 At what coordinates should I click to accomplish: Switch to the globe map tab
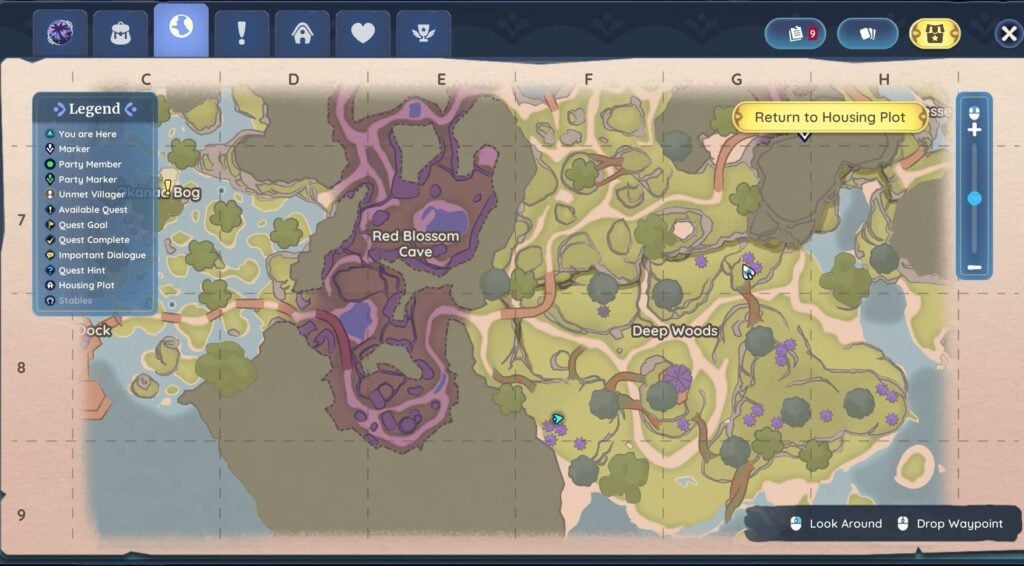point(181,30)
